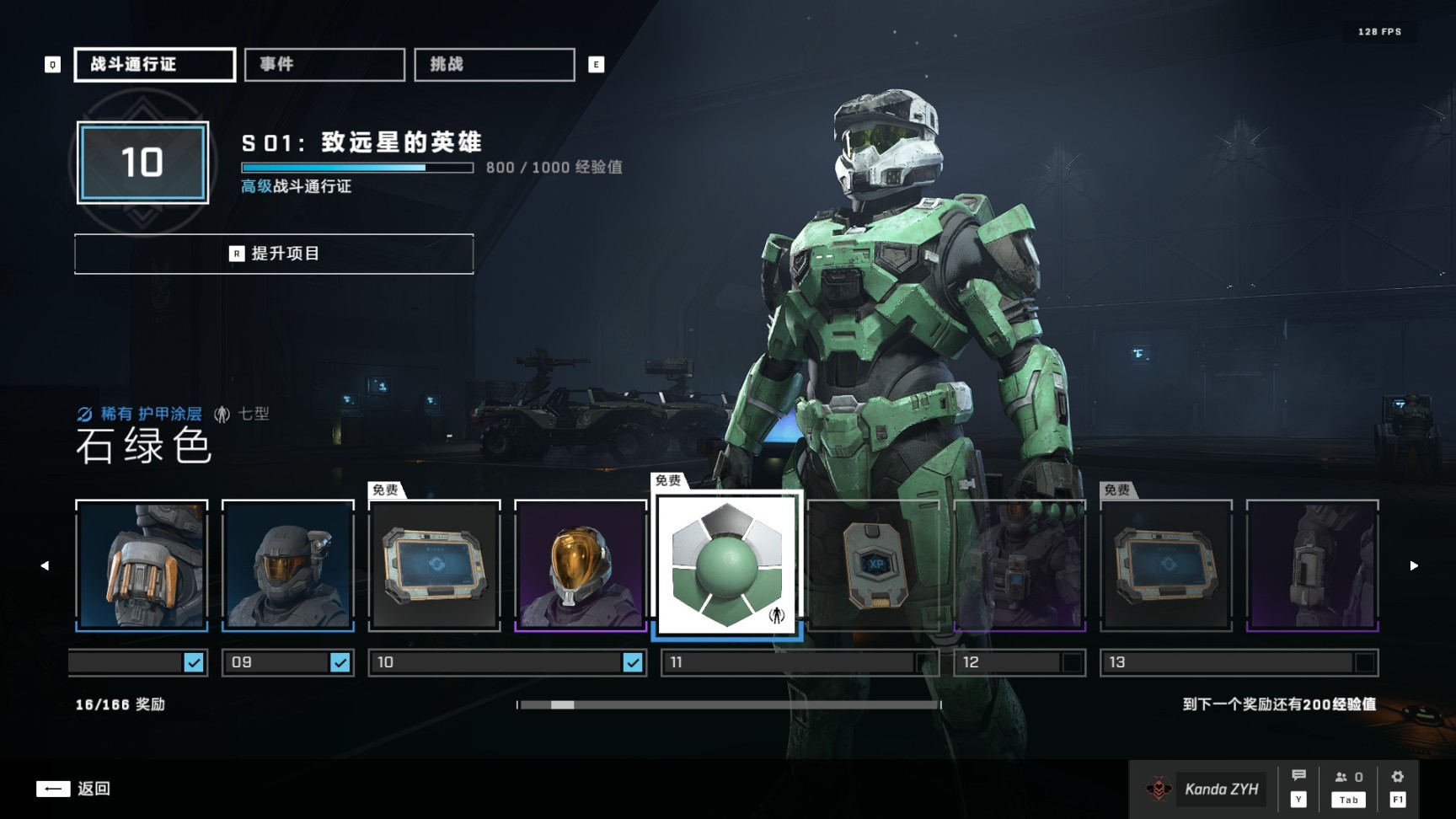Select the tier 12 chest armor reward
The width and height of the screenshot is (1456, 819).
point(1020,565)
